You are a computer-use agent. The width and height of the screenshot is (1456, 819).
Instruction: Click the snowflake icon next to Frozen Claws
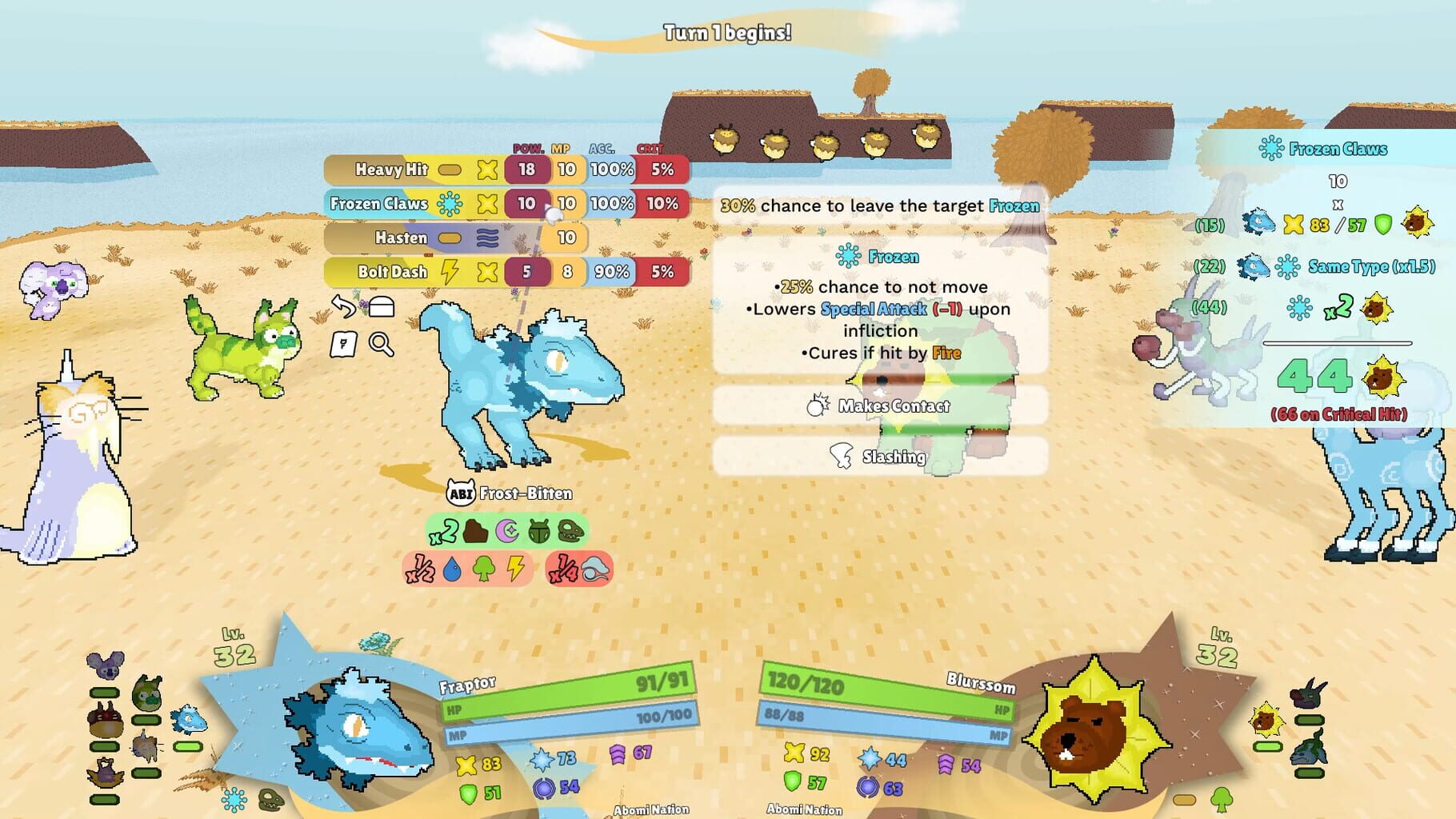pyautogui.click(x=450, y=204)
